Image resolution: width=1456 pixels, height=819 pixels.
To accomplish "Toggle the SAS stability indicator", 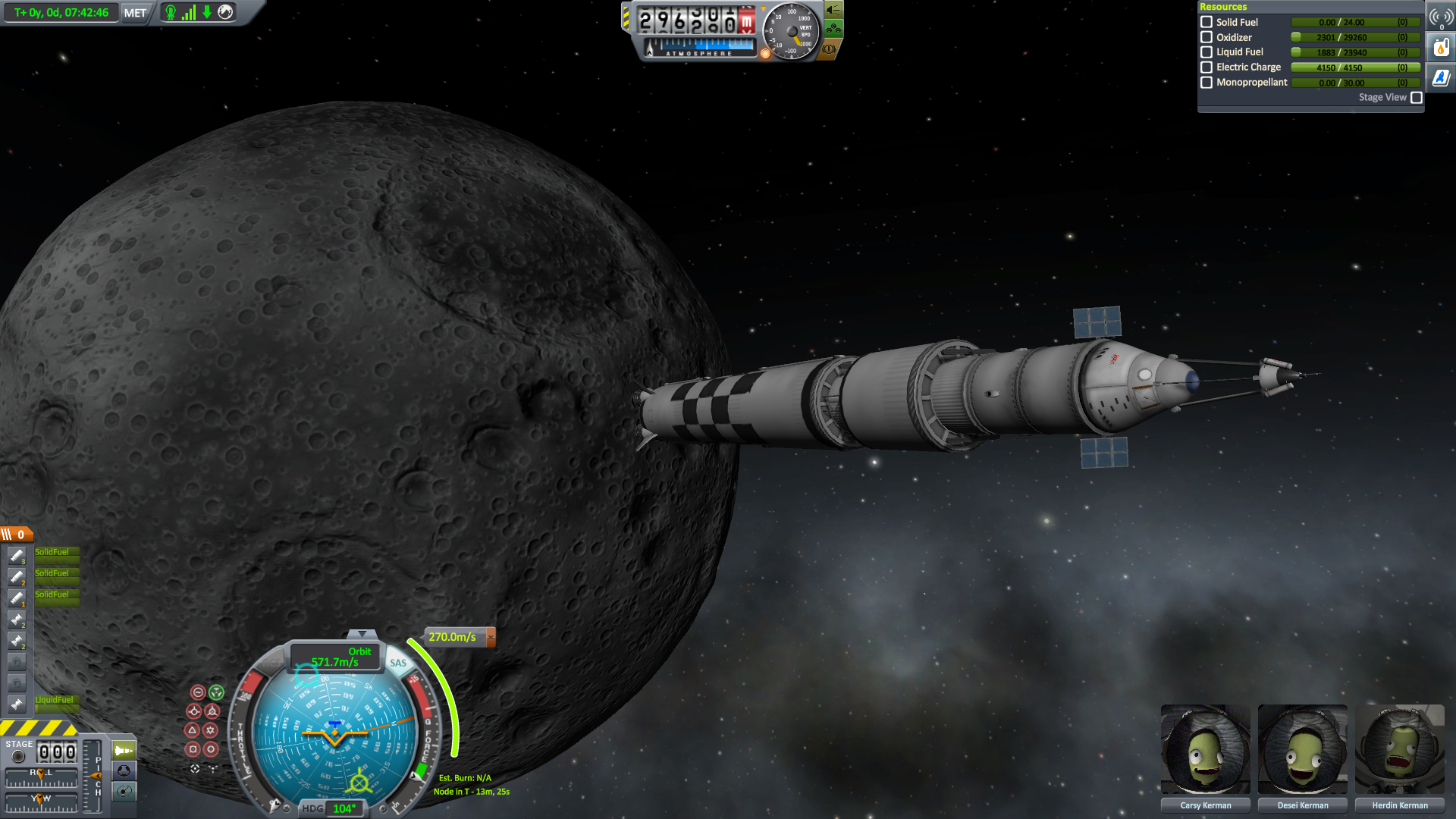I will (398, 663).
